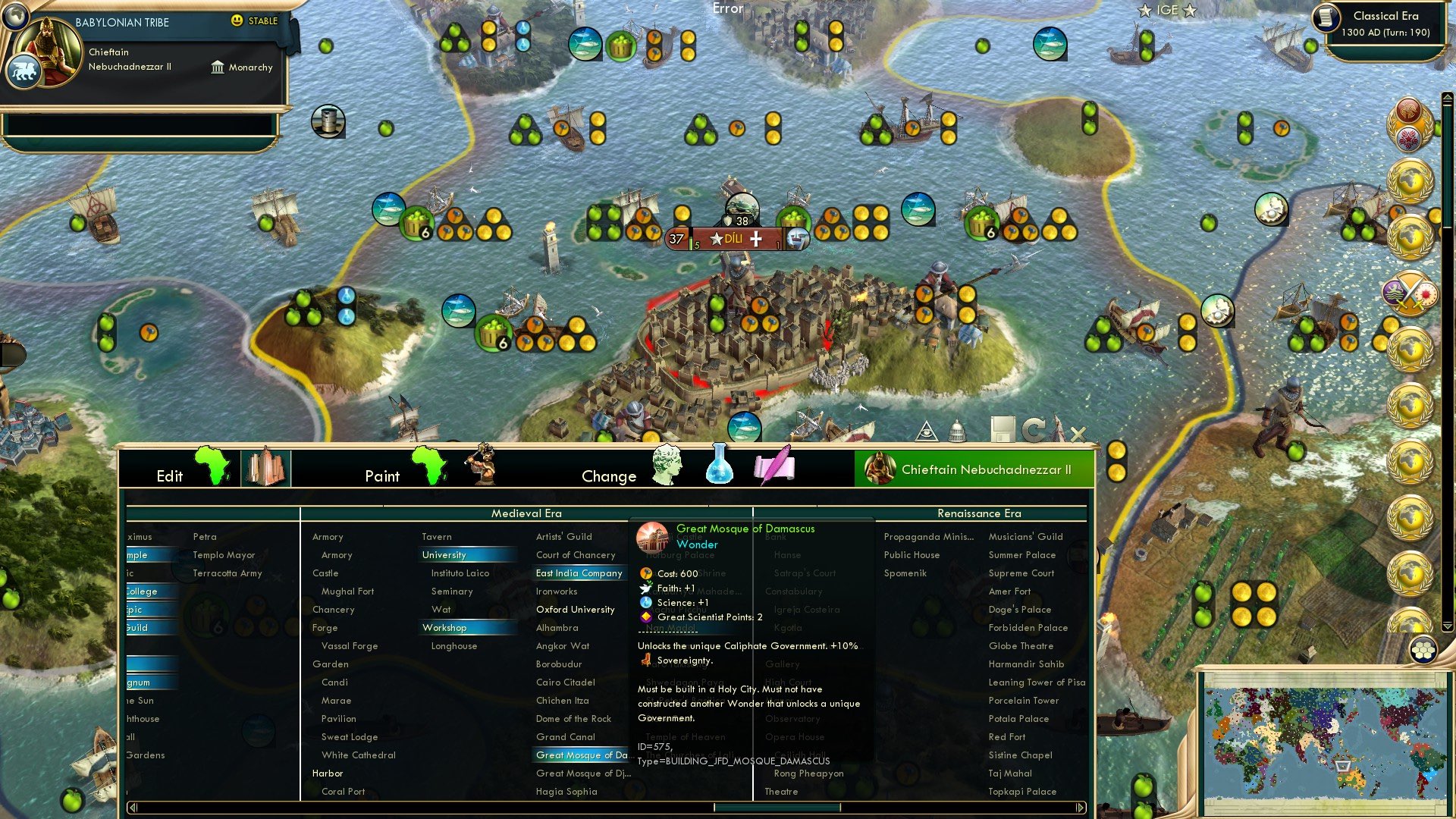Switch to the Paint tab
This screenshot has width=1456, height=819.
(383, 476)
